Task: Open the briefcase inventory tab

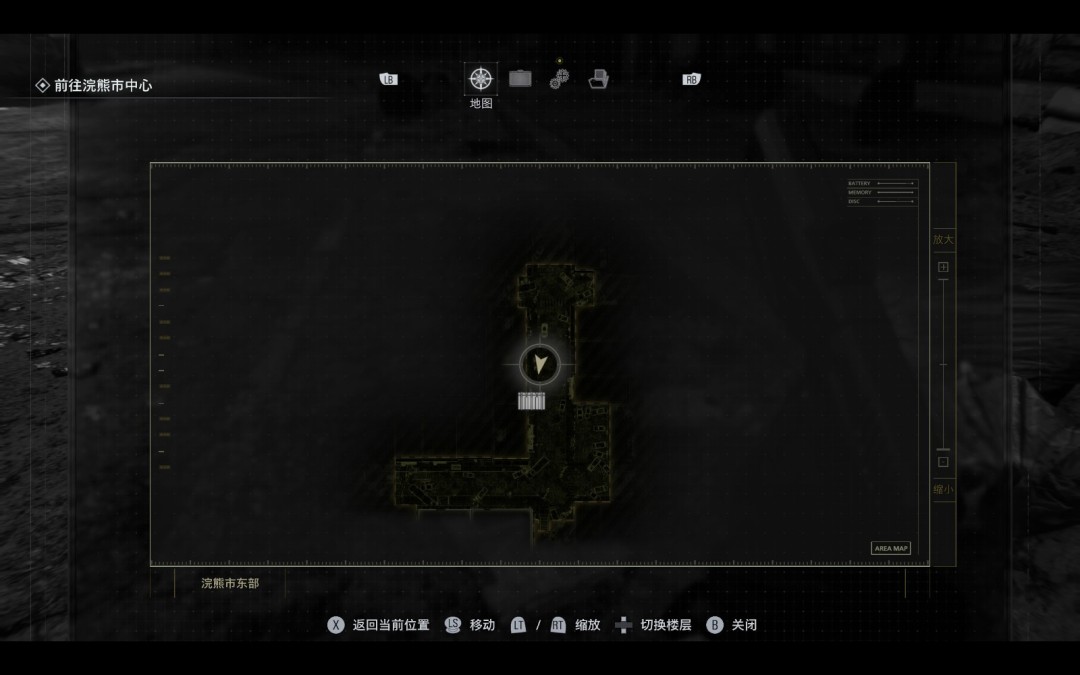Action: 520,79
